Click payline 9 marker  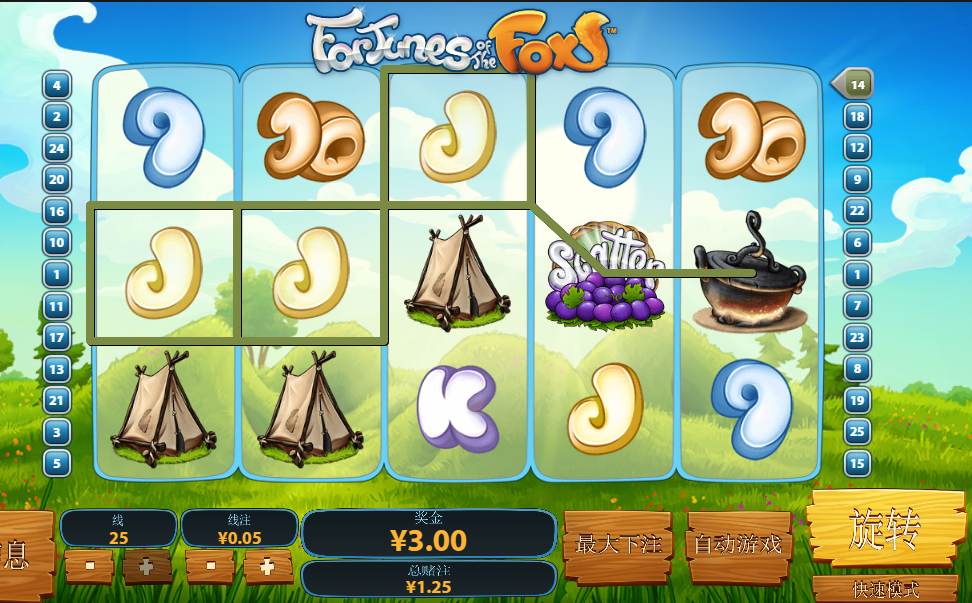[857, 179]
